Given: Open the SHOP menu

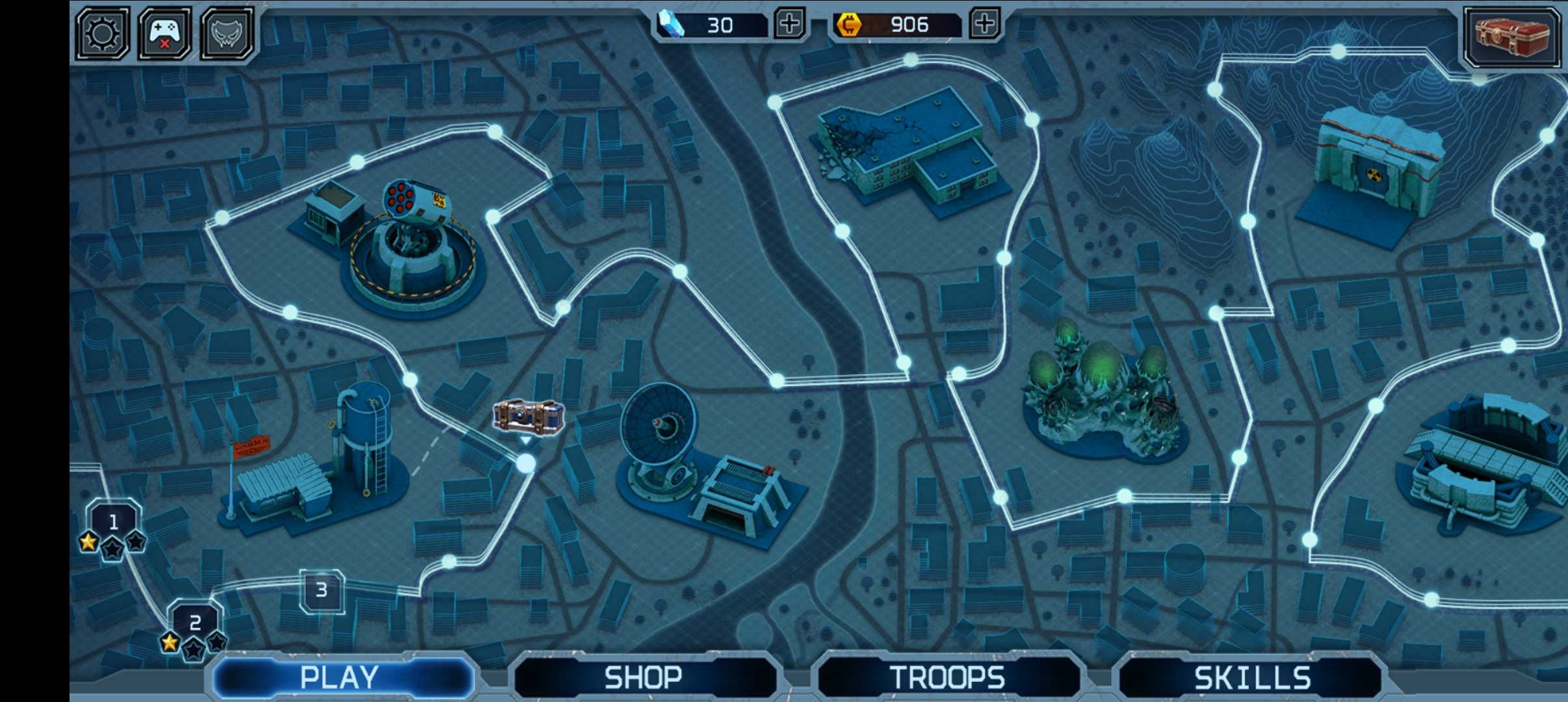Looking at the screenshot, I should pos(644,677).
